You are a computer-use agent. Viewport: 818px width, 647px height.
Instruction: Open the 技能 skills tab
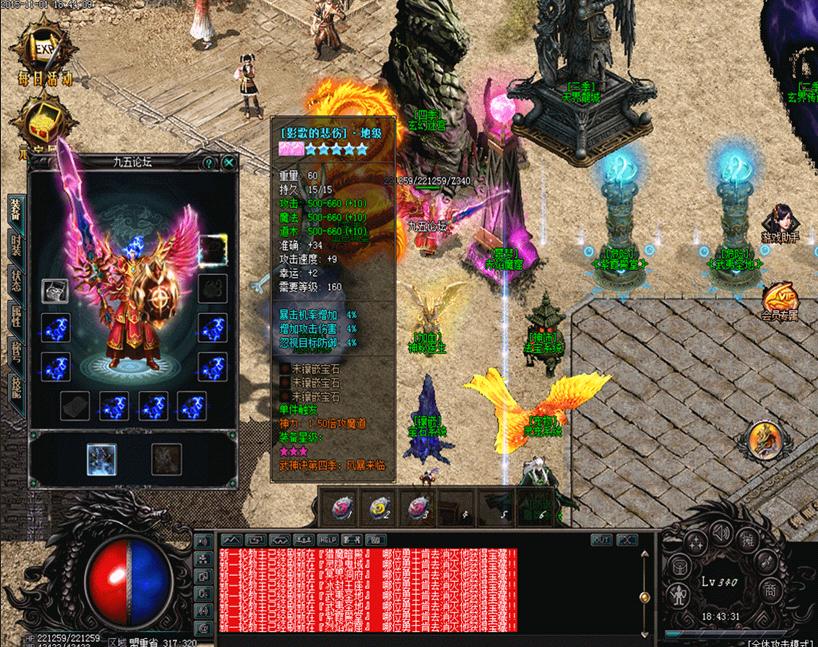point(15,385)
